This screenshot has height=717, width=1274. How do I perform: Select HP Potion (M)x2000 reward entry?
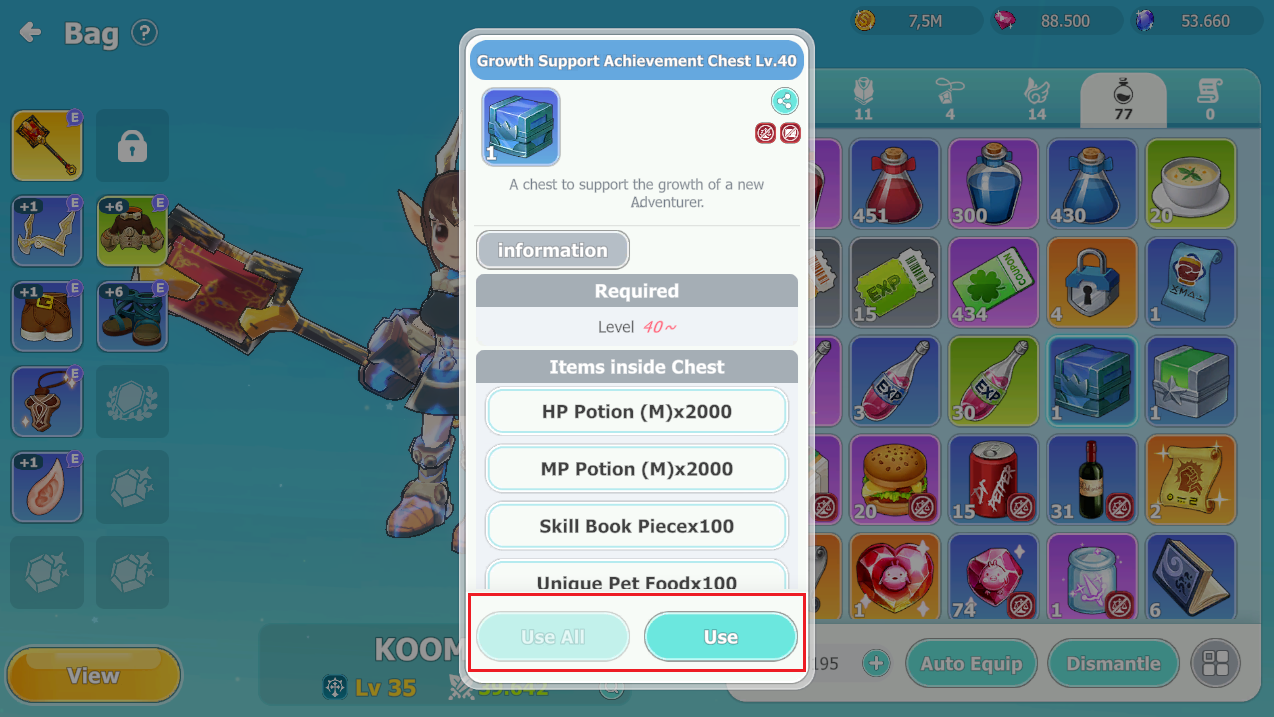637,412
